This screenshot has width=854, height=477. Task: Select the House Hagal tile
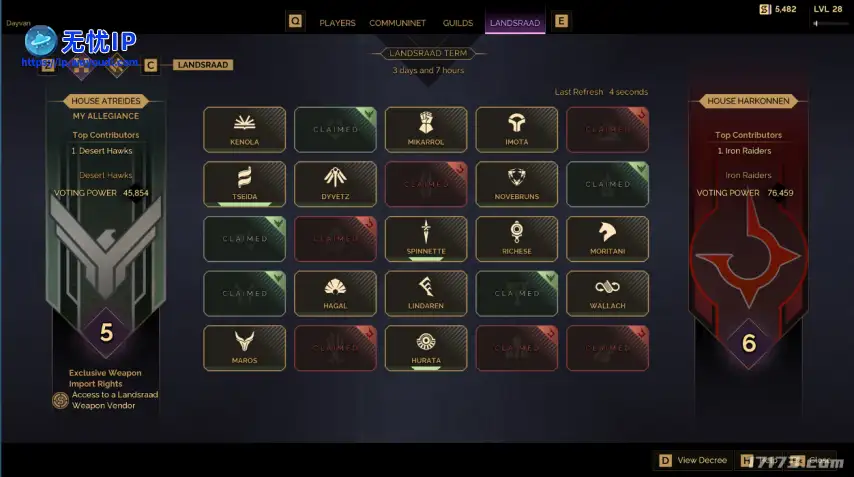click(335, 293)
